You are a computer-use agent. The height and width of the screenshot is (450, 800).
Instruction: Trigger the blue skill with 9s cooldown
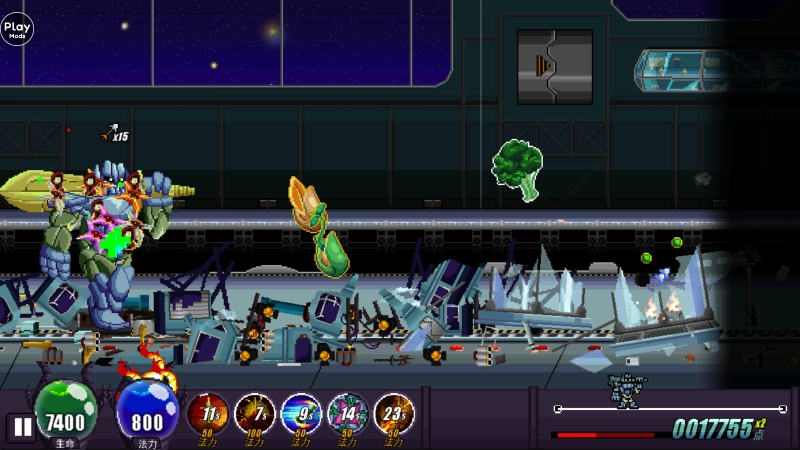click(300, 413)
